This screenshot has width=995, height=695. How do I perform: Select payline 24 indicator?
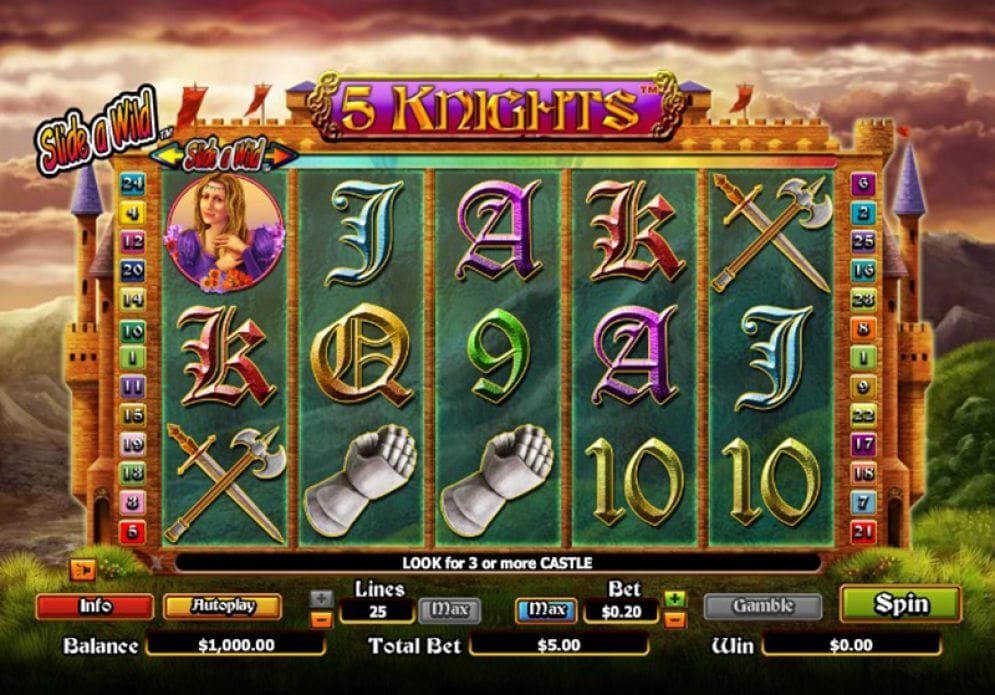point(133,184)
